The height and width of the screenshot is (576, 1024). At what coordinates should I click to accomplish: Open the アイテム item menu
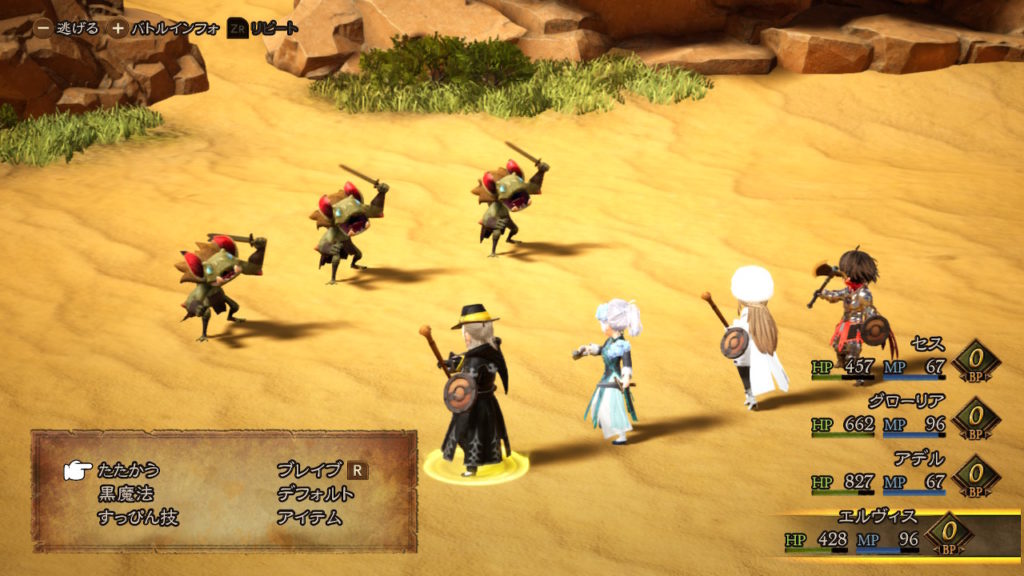tap(308, 517)
